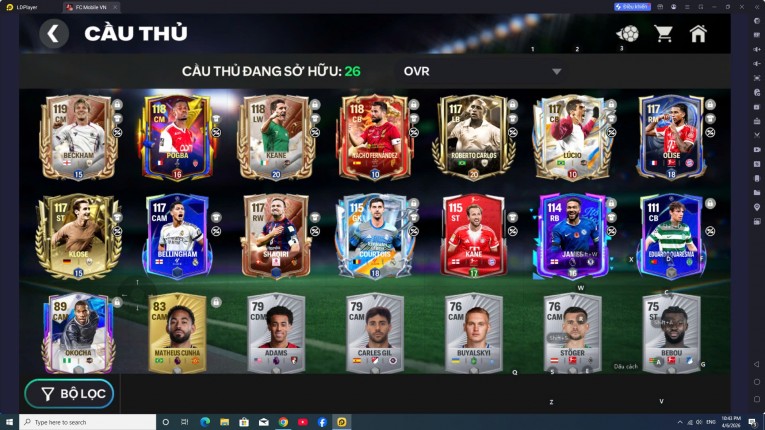Select the Olise player card
Screen dimensions: 765x430
pyautogui.click(x=670, y=137)
